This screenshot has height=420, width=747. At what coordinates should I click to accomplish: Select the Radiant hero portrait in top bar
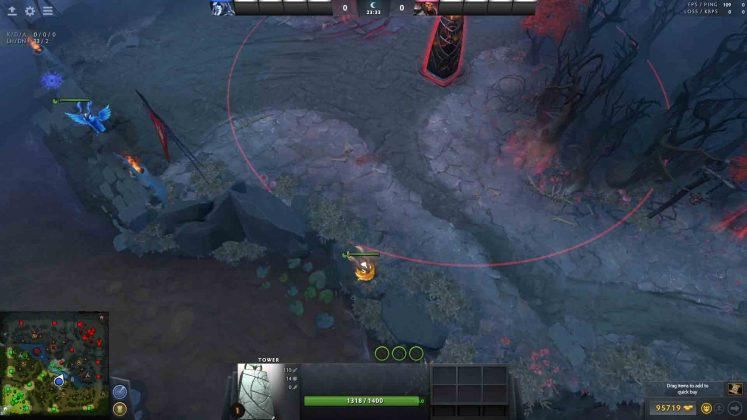point(222,7)
